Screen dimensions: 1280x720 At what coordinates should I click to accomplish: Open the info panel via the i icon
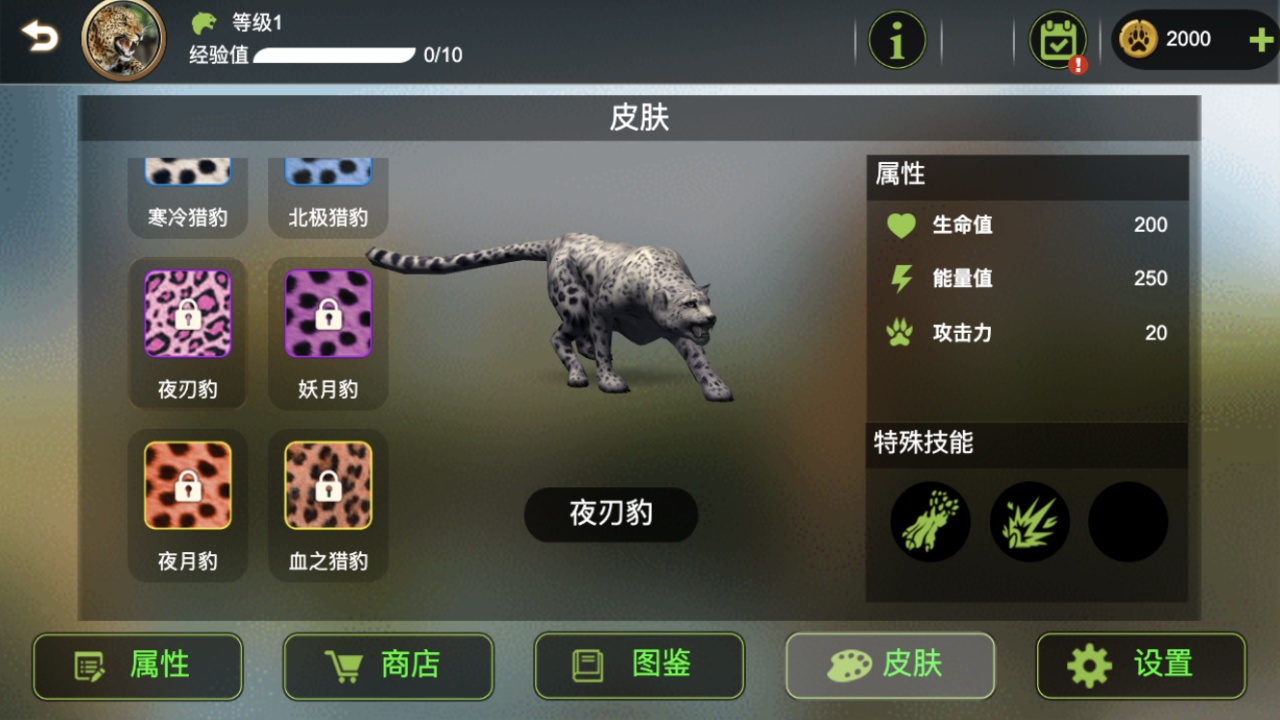pos(897,39)
